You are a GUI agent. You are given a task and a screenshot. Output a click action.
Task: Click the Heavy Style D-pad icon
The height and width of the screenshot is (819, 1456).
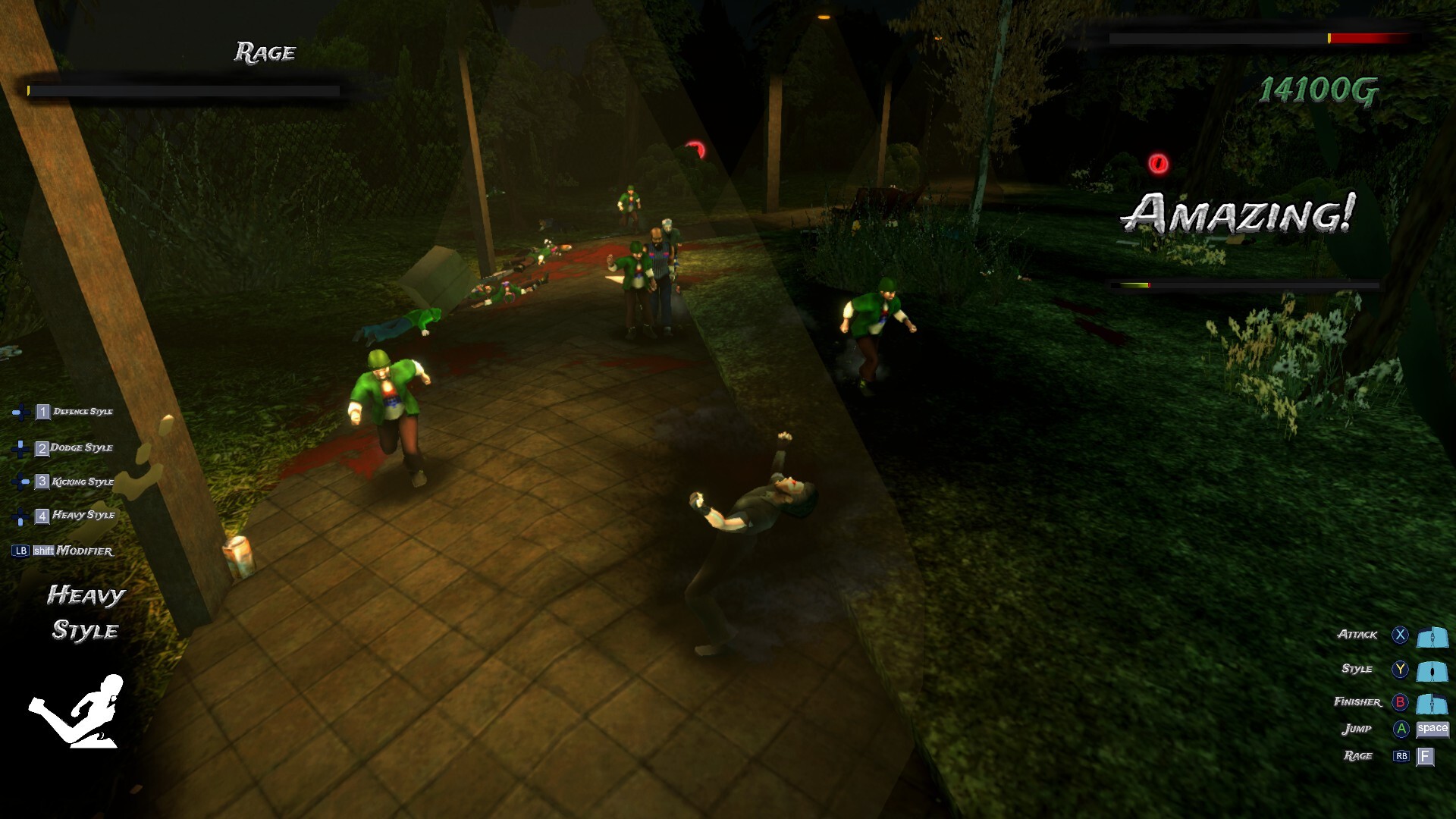[x=20, y=516]
